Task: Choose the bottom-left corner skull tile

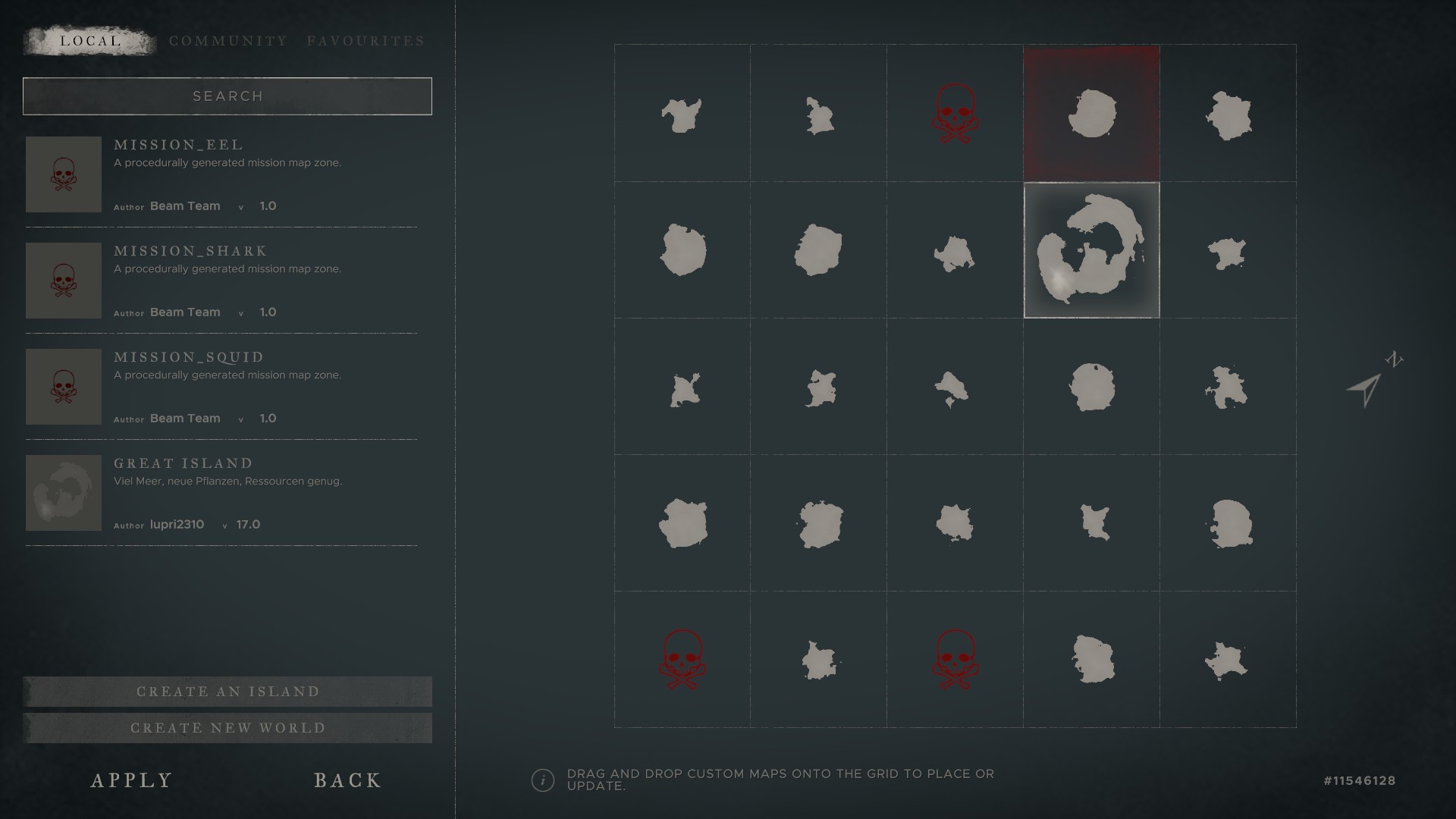Action: (682, 659)
